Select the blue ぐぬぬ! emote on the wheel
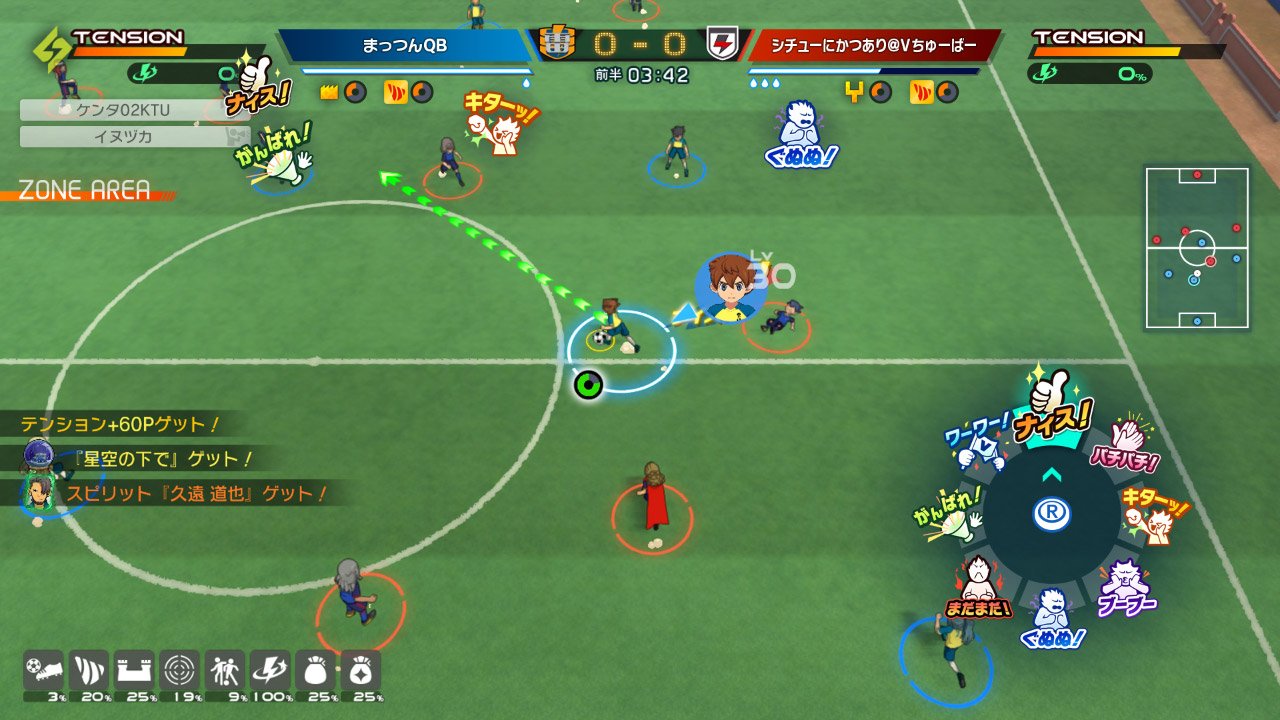This screenshot has height=720, width=1280. coord(1050,618)
